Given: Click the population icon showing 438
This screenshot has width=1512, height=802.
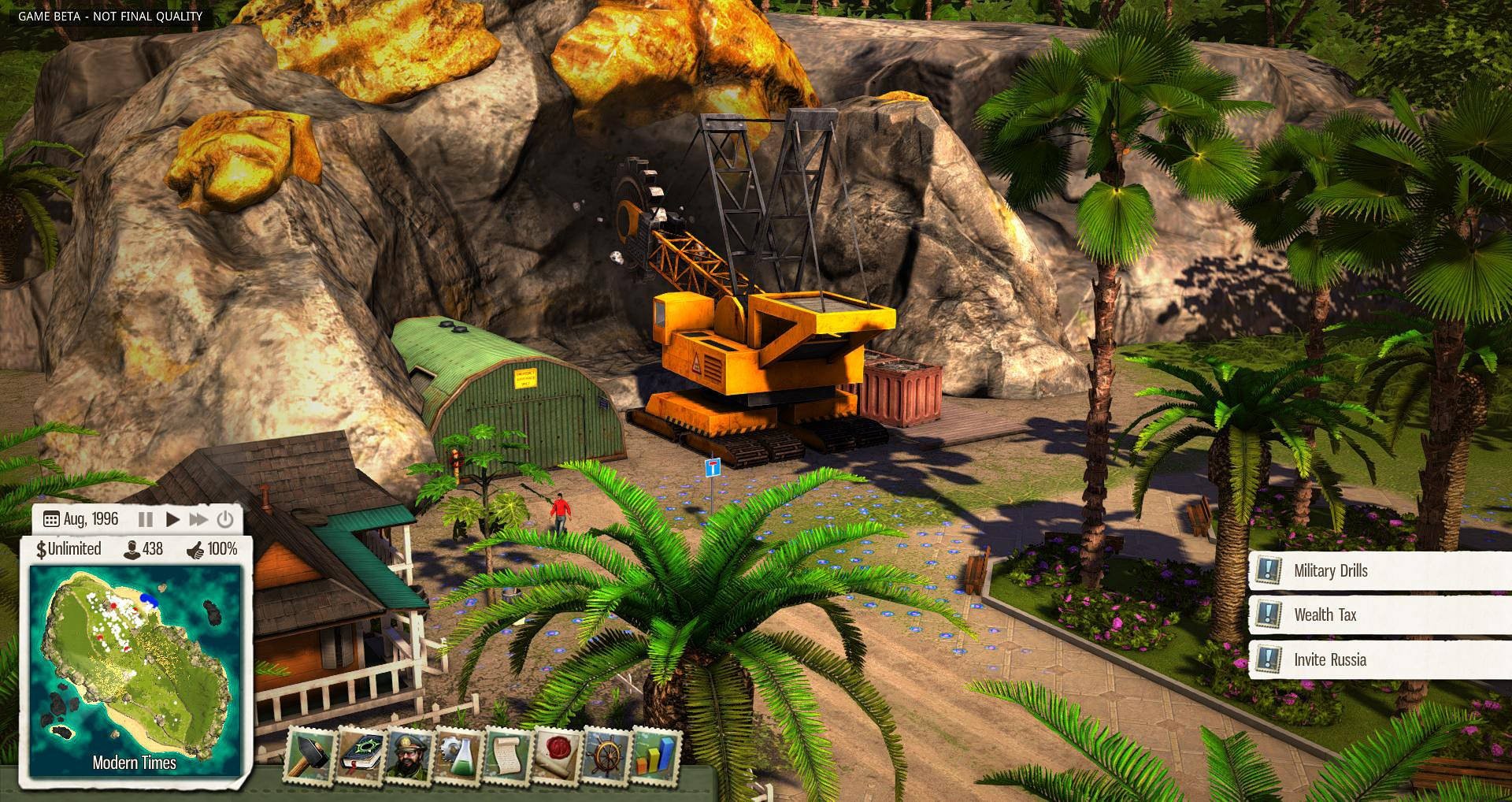Looking at the screenshot, I should [132, 549].
